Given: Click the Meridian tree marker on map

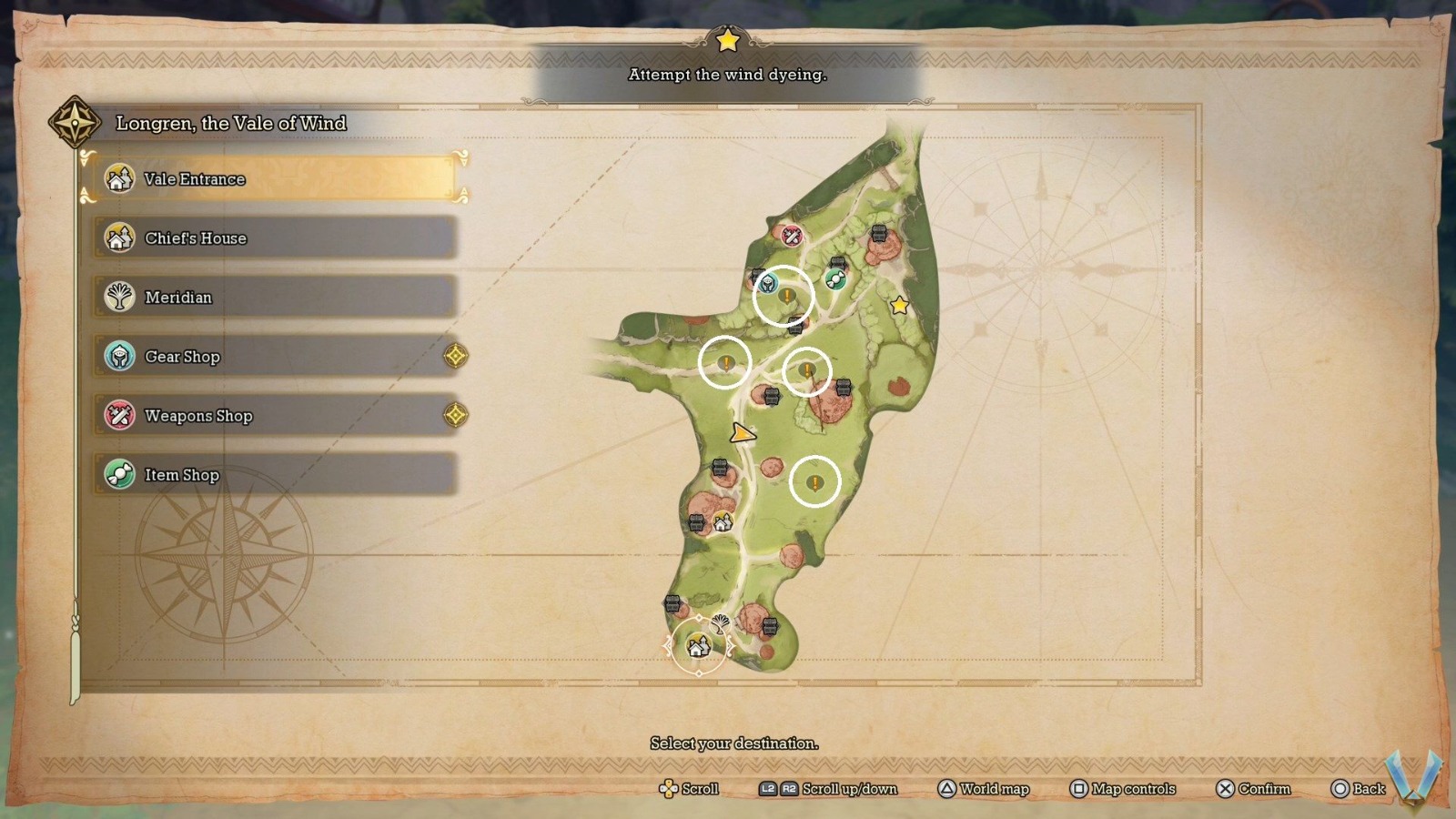Looking at the screenshot, I should tap(720, 623).
